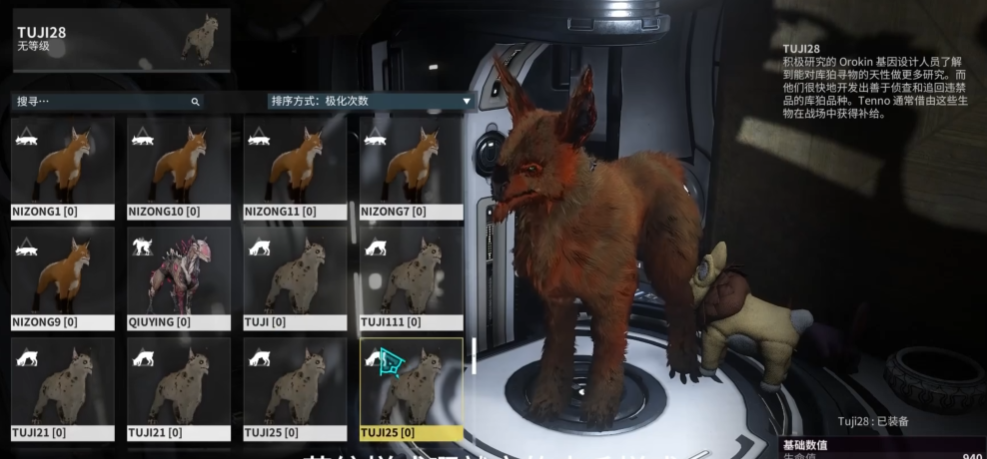
Task: Select the NIZONG7 fox tile
Action: (411, 168)
